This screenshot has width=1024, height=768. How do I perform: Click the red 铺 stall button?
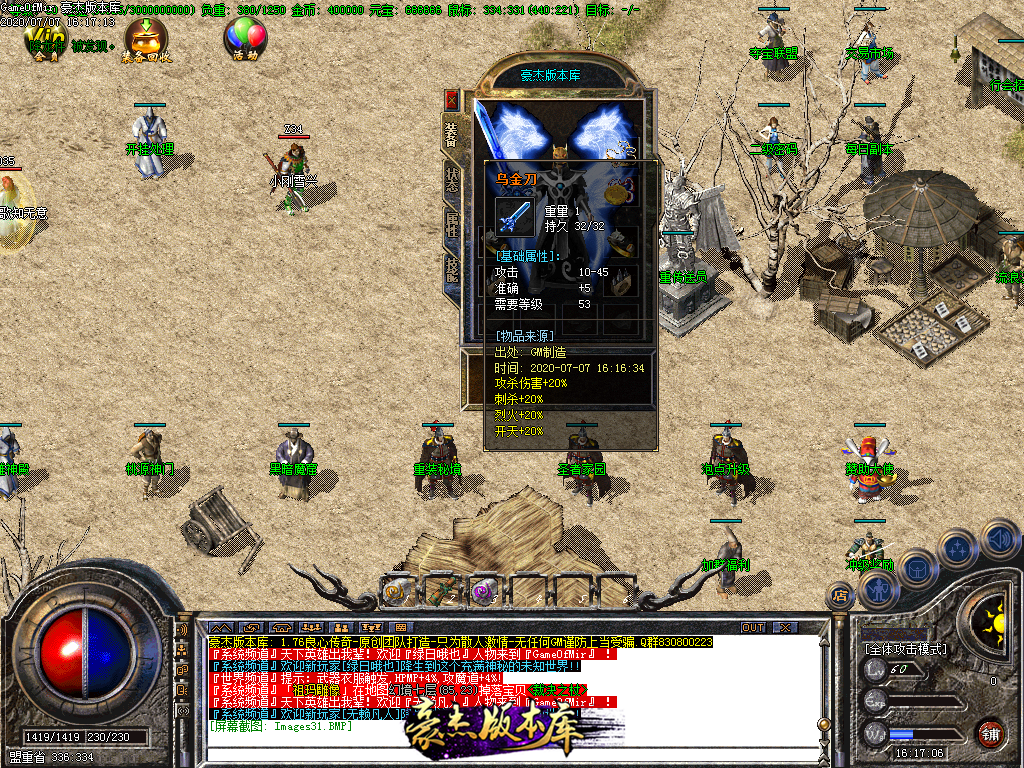coord(990,733)
